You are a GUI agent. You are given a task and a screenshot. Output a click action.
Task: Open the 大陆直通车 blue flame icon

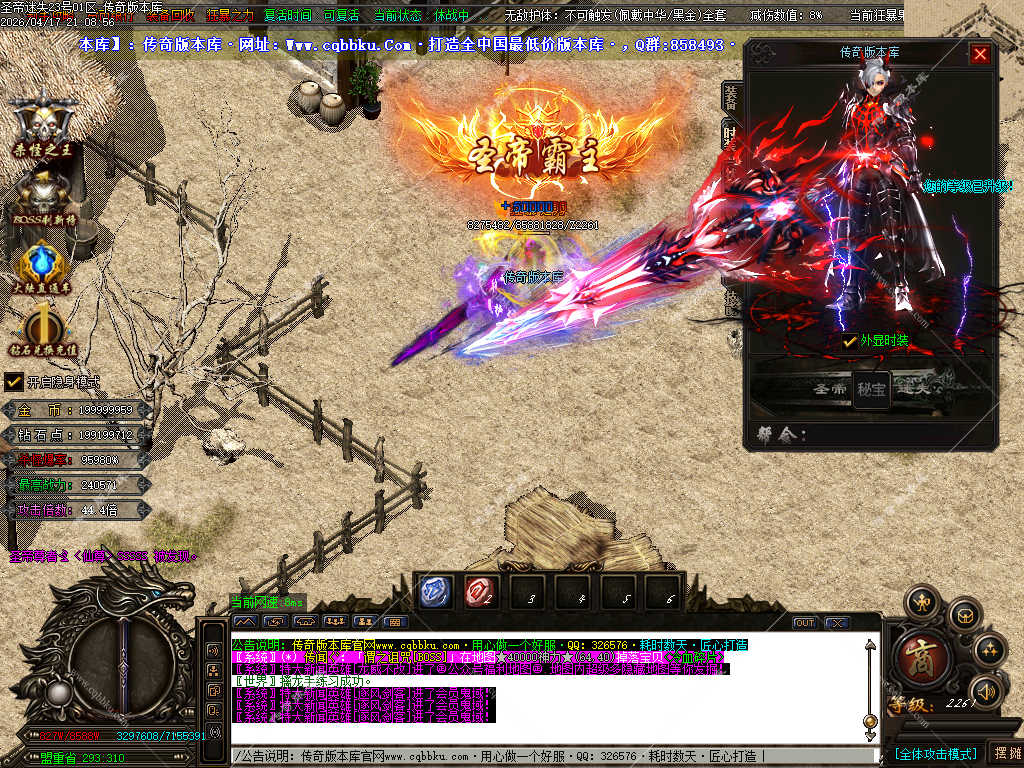[x=43, y=267]
